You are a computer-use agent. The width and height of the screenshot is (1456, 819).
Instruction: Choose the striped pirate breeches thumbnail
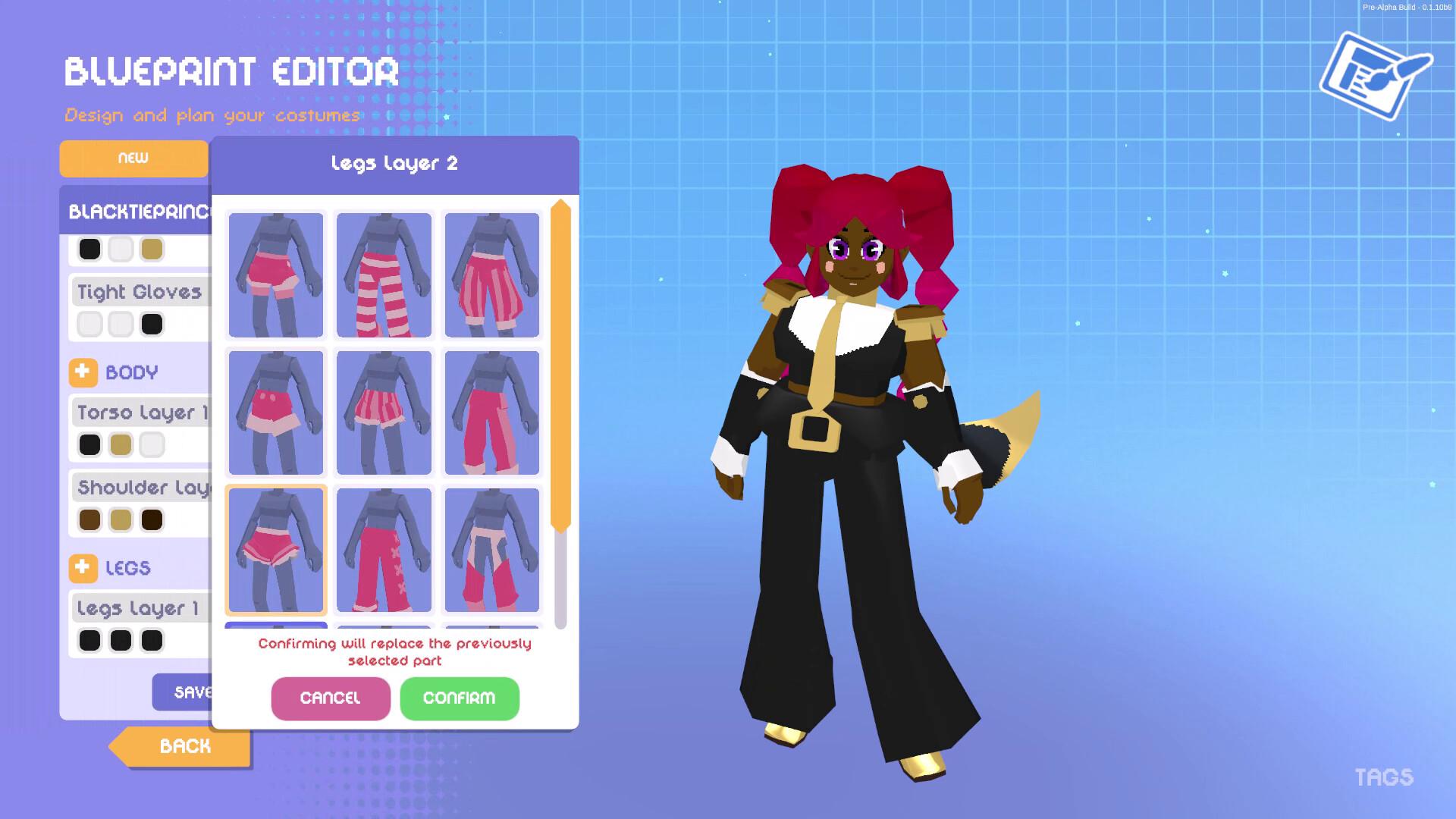pyautogui.click(x=491, y=275)
